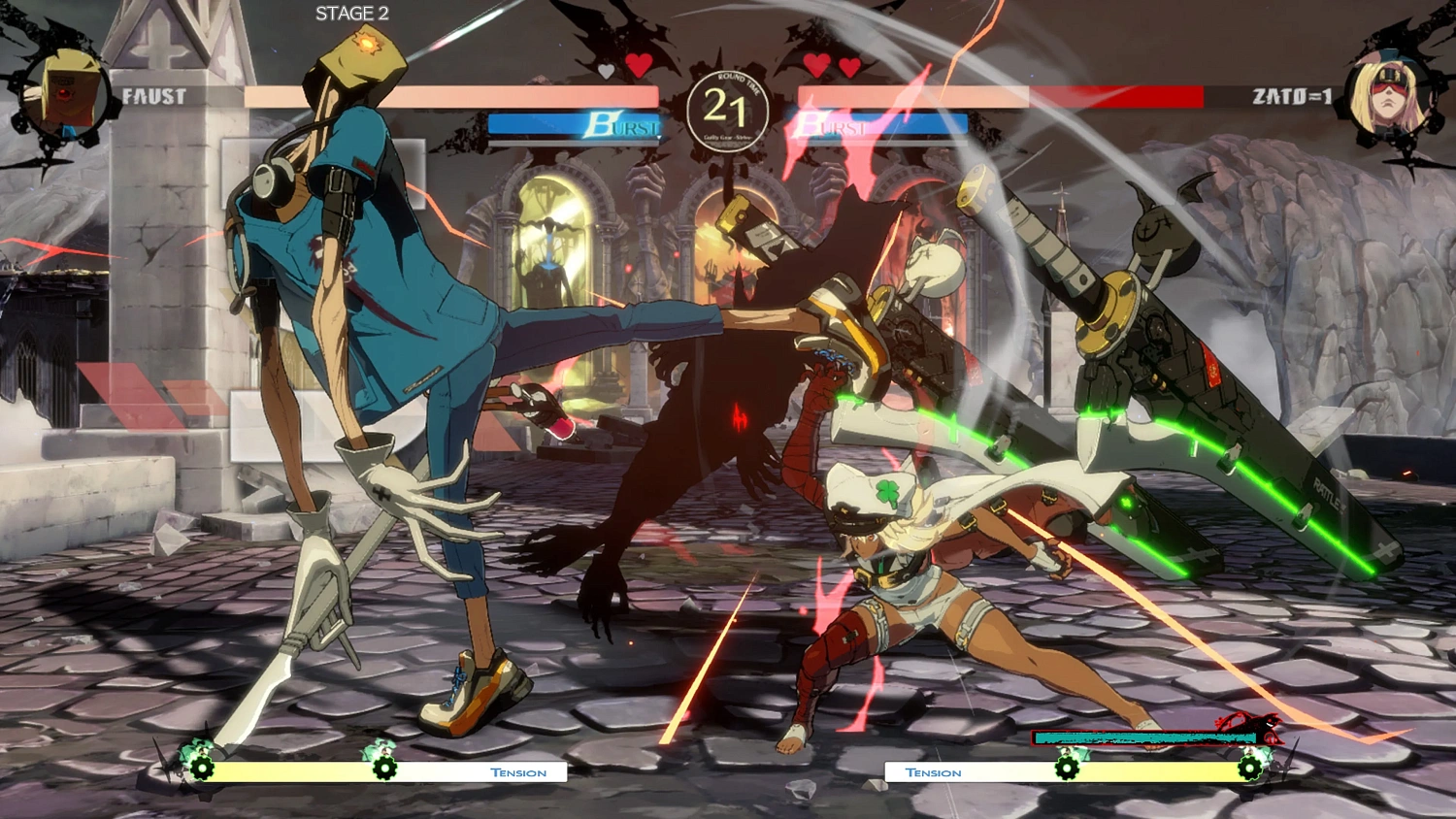Select the rightmost gear icon on Zato's Tension bar

(x=1250, y=770)
